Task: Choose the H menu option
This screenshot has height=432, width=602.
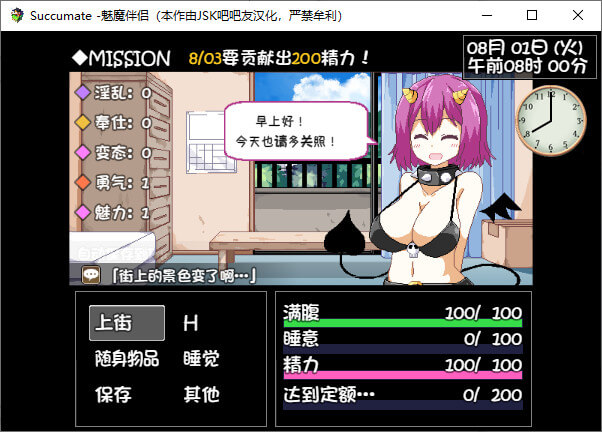Action: point(190,323)
